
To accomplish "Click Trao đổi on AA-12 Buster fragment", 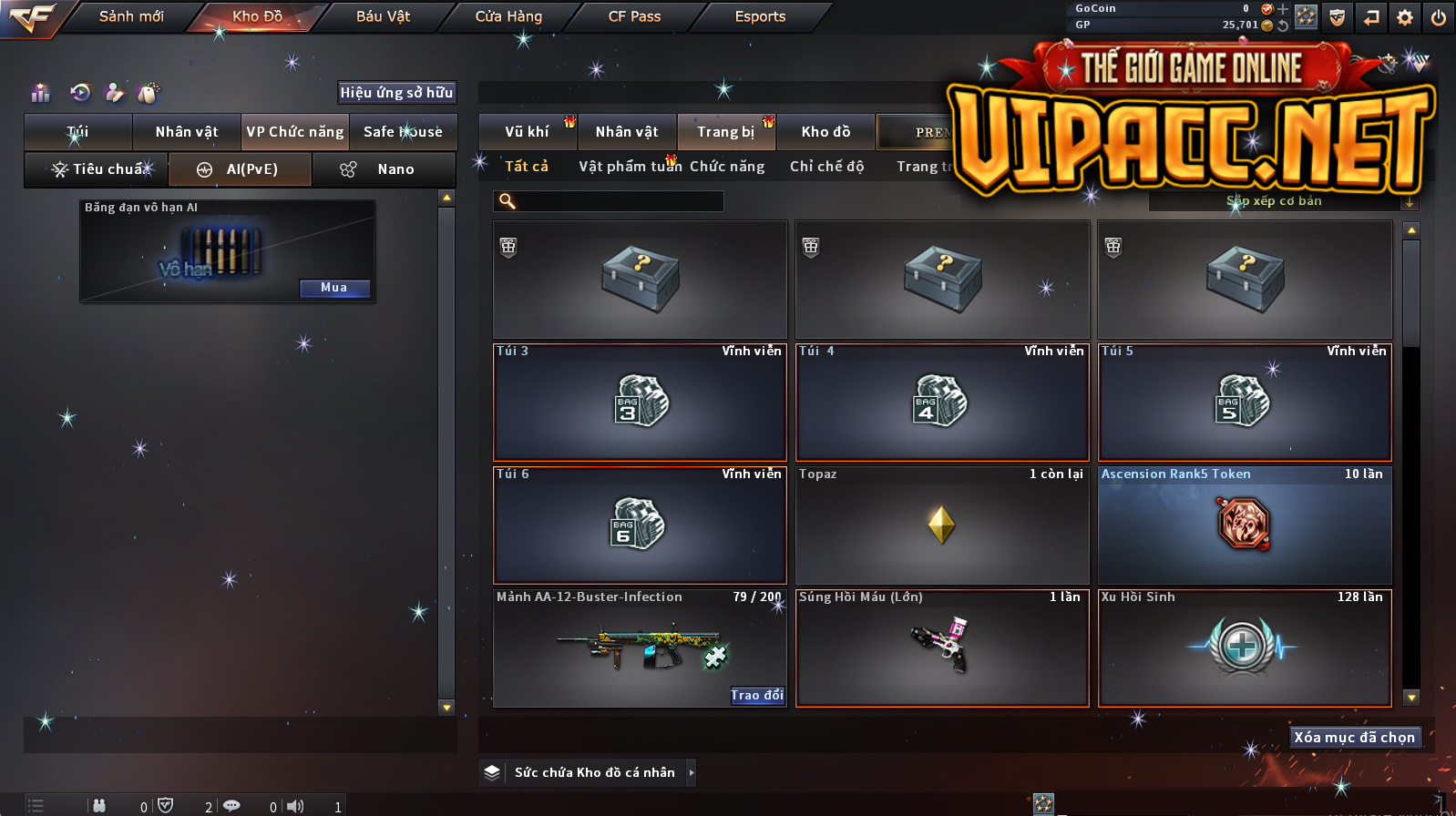I will [x=756, y=696].
